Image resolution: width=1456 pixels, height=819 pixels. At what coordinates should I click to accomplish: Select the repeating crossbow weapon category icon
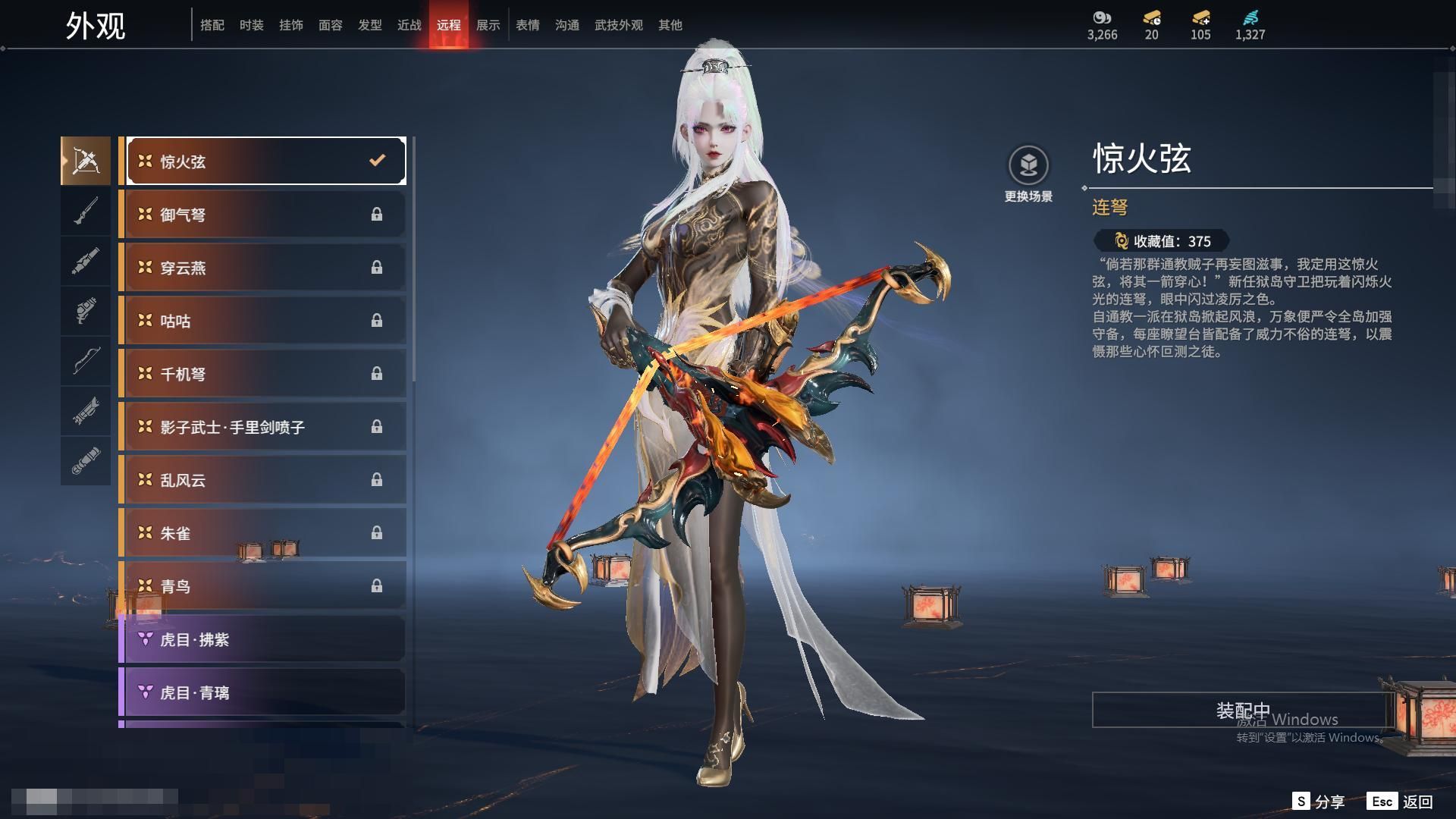pyautogui.click(x=86, y=161)
